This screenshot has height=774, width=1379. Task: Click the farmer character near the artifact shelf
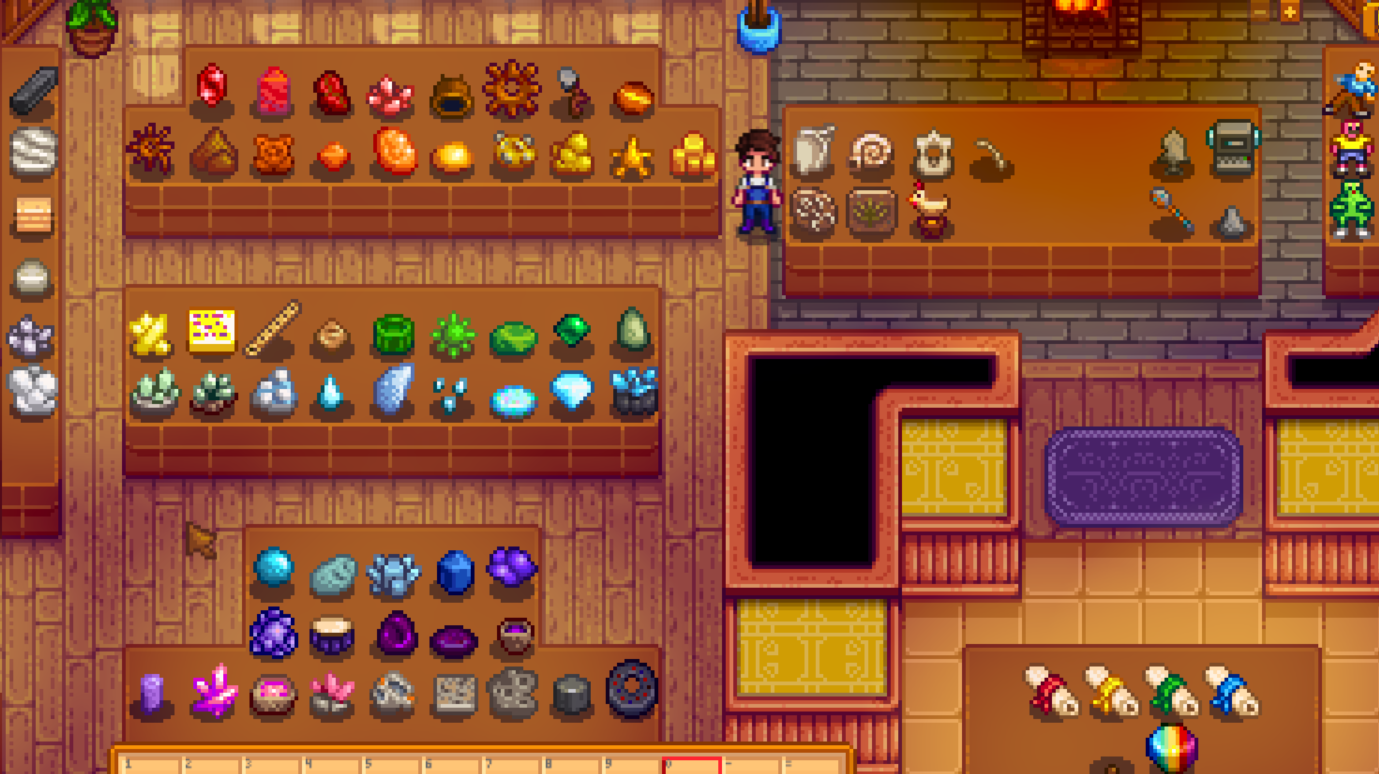point(758,180)
